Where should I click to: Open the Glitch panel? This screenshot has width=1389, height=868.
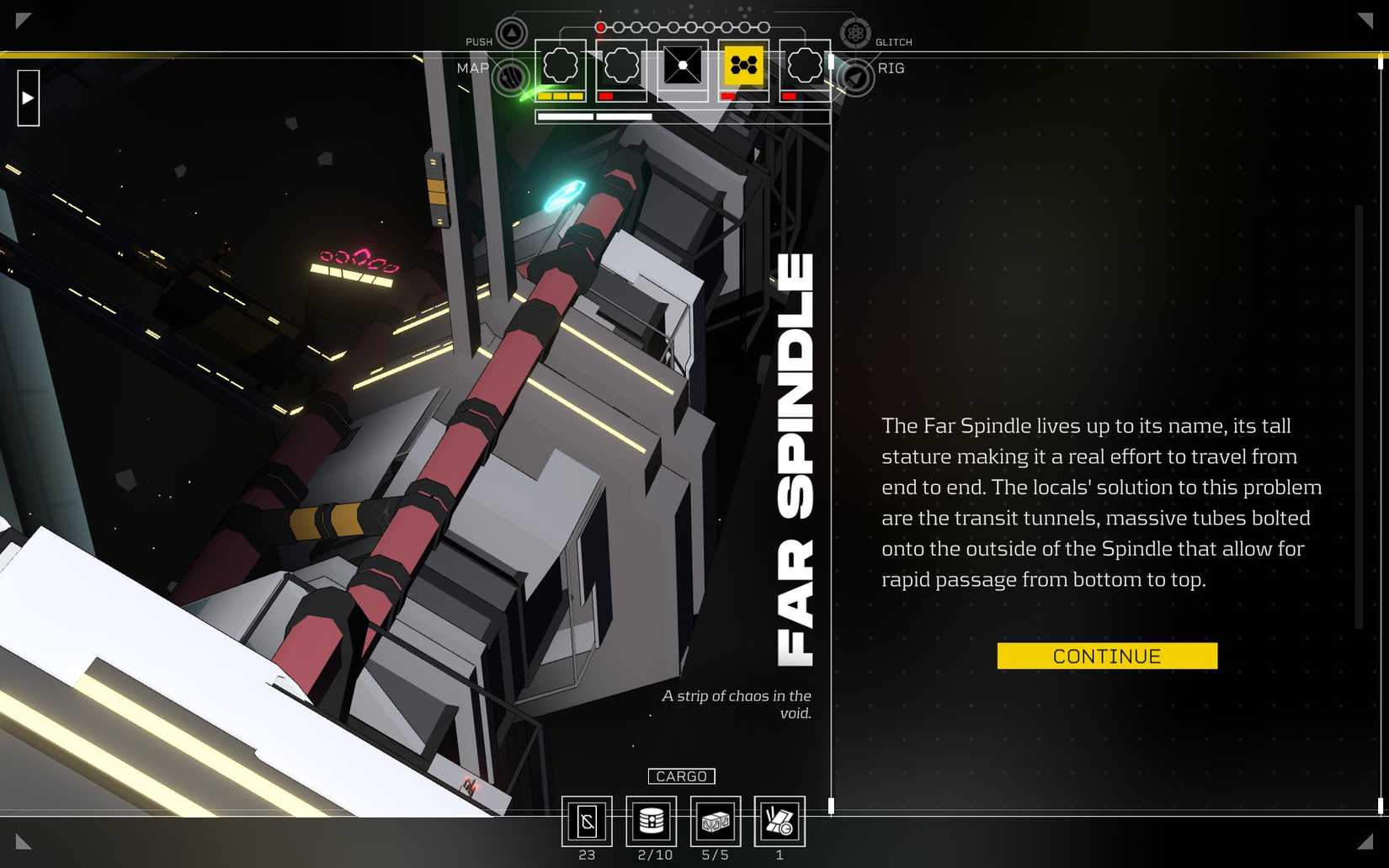point(855,34)
